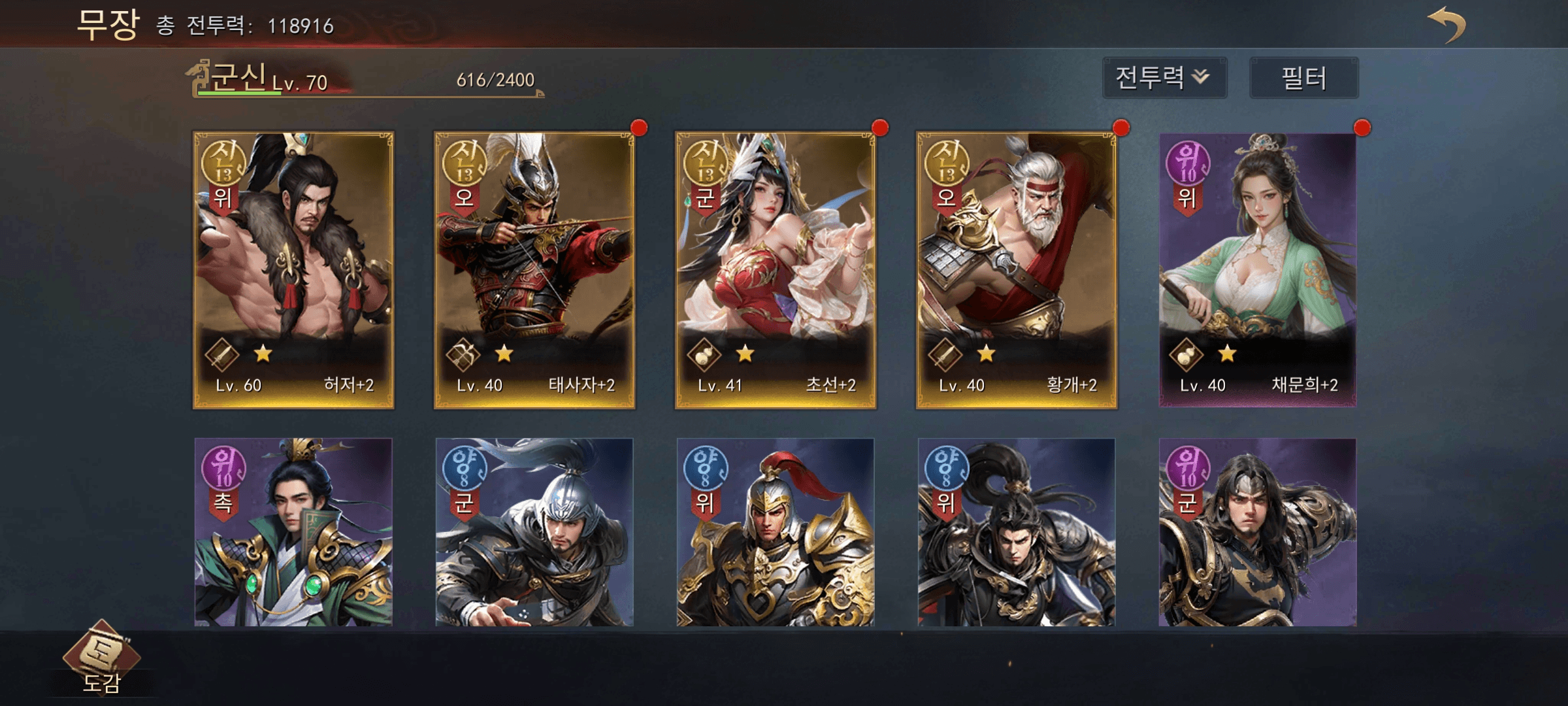Viewport: 1568px width, 706px height.
Task: Choose the 초선+2 general card
Action: coord(776,269)
